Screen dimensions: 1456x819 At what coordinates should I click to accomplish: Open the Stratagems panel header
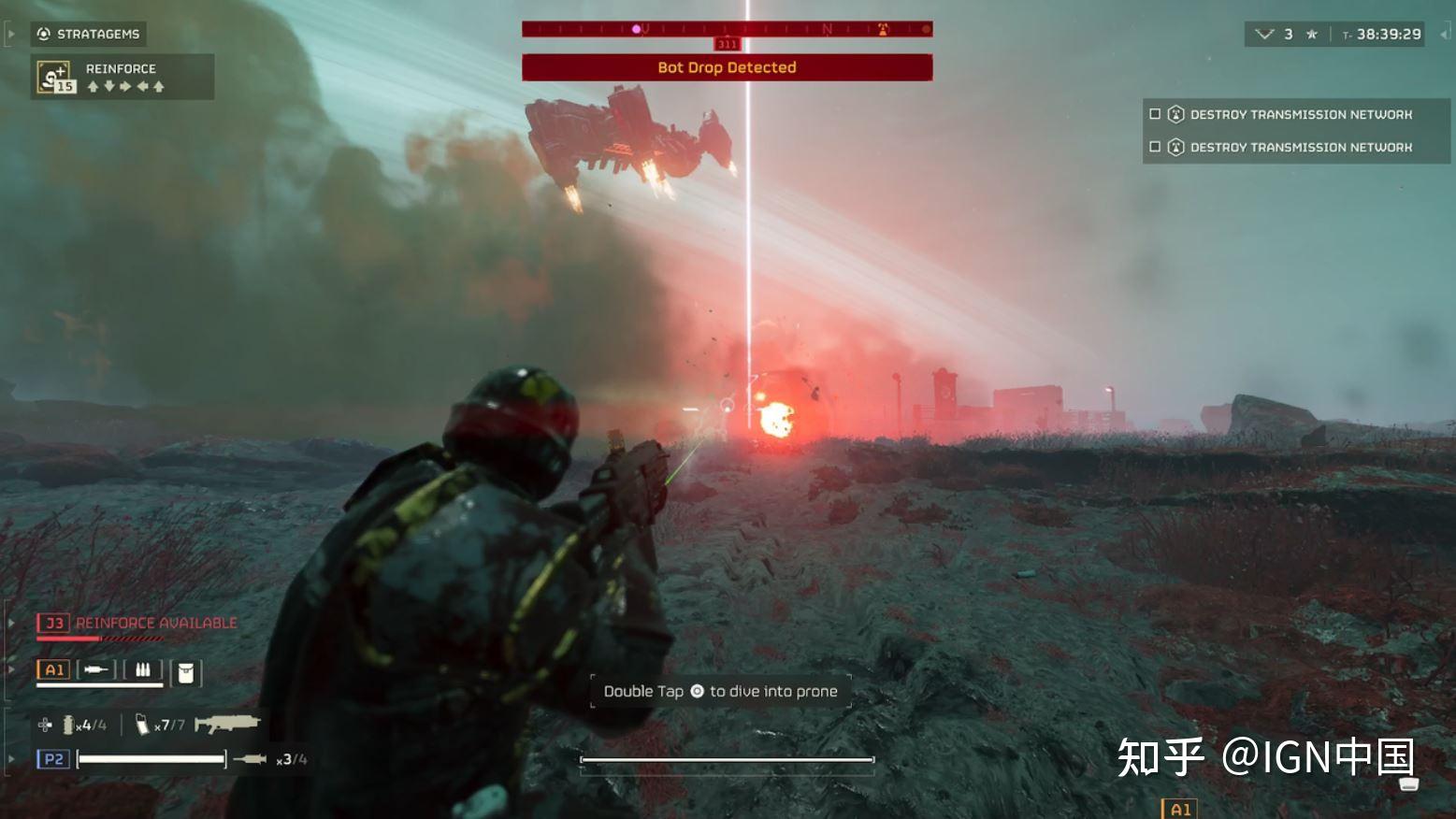(x=89, y=35)
